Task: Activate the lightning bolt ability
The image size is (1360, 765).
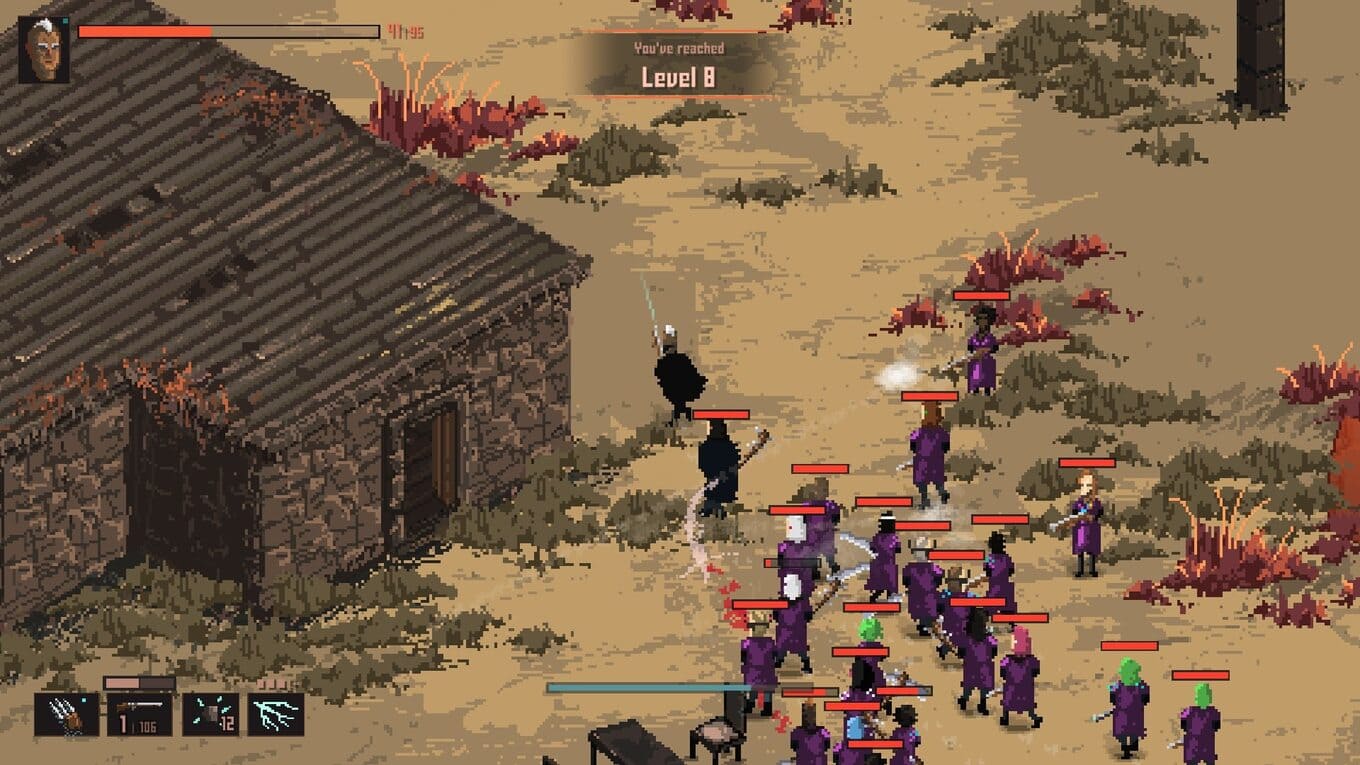Action: [x=275, y=714]
